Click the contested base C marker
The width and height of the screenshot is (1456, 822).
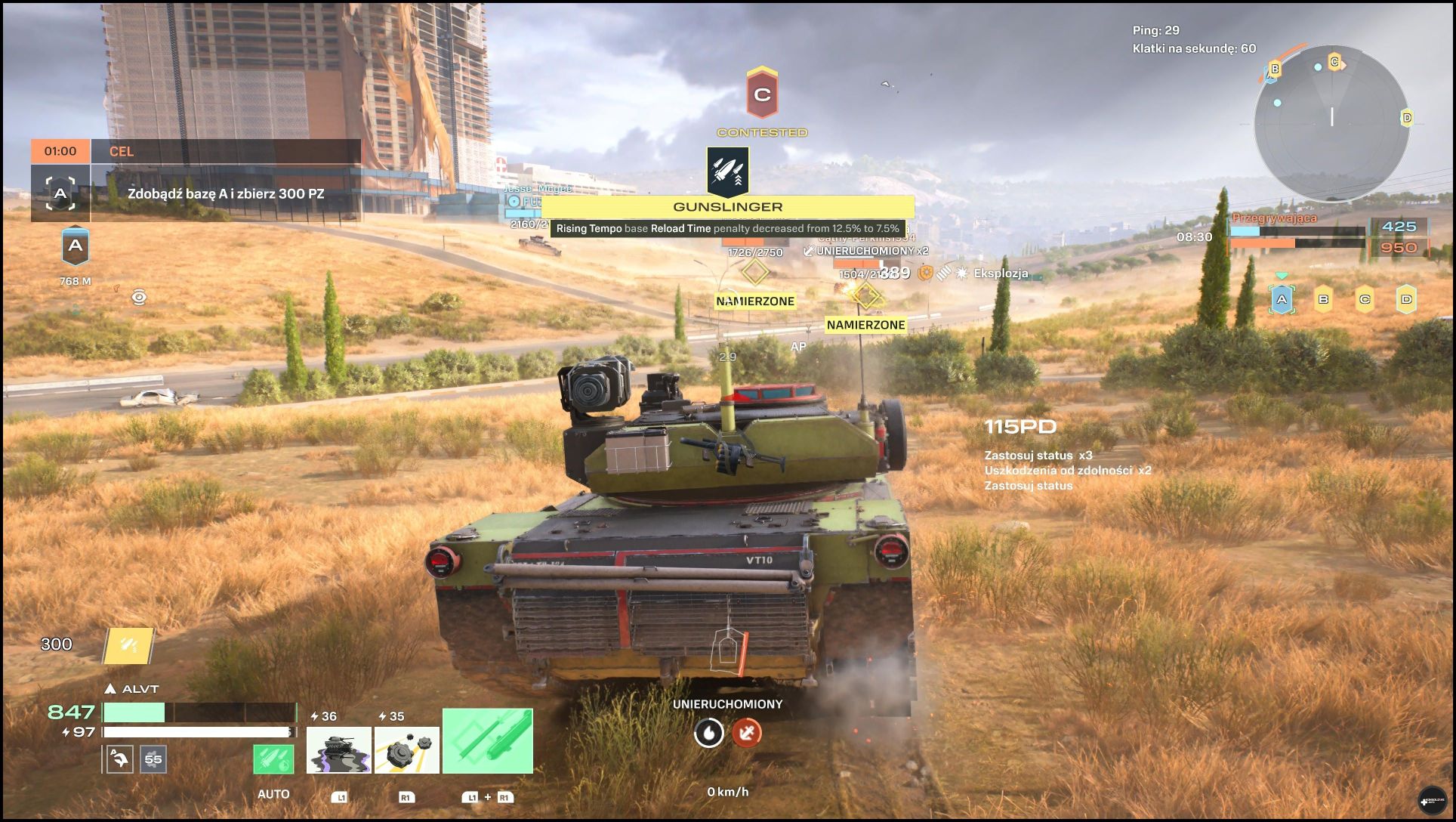coord(762,94)
